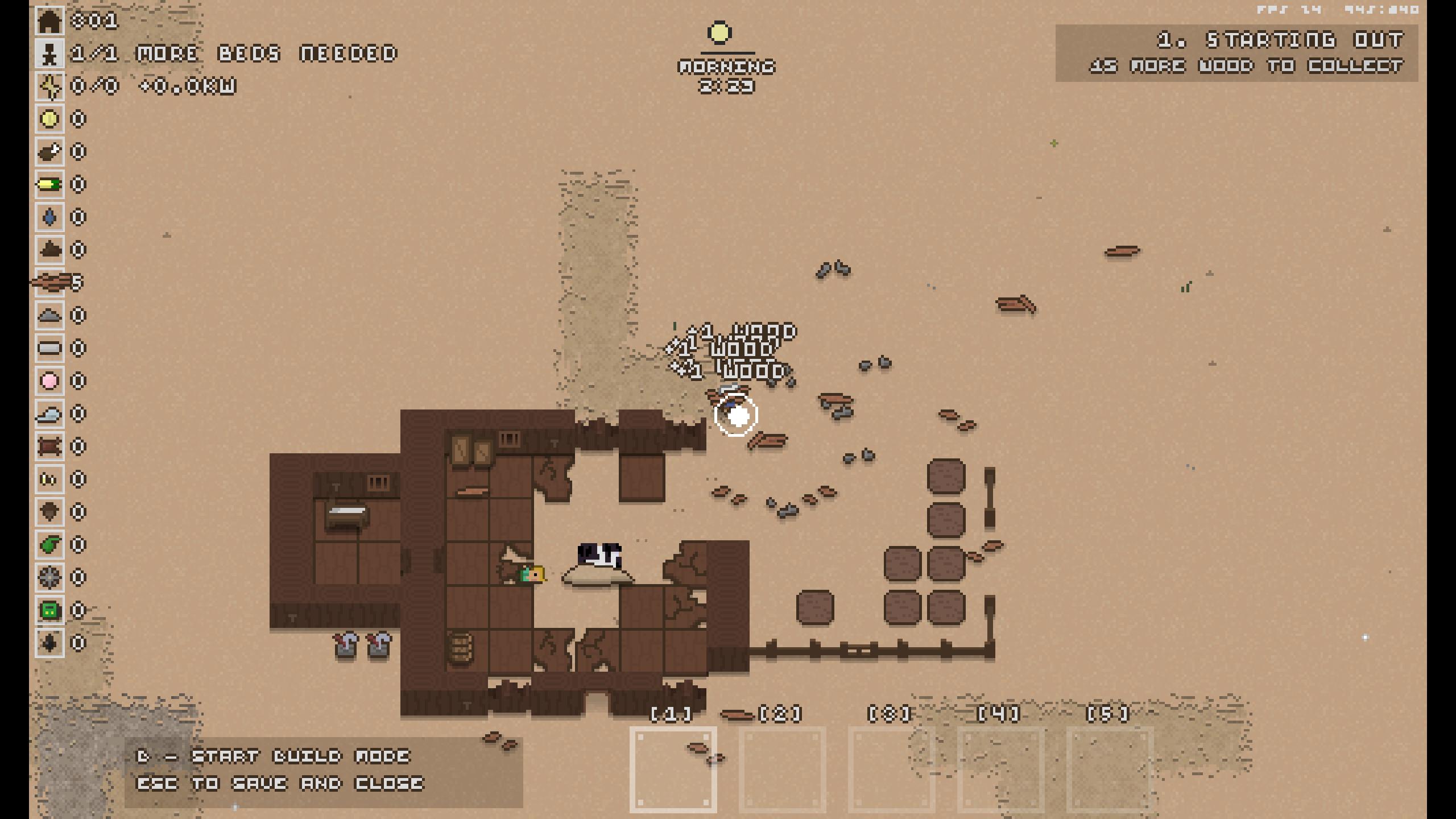
Task: Select the gear cog resource icon
Action: [49, 578]
